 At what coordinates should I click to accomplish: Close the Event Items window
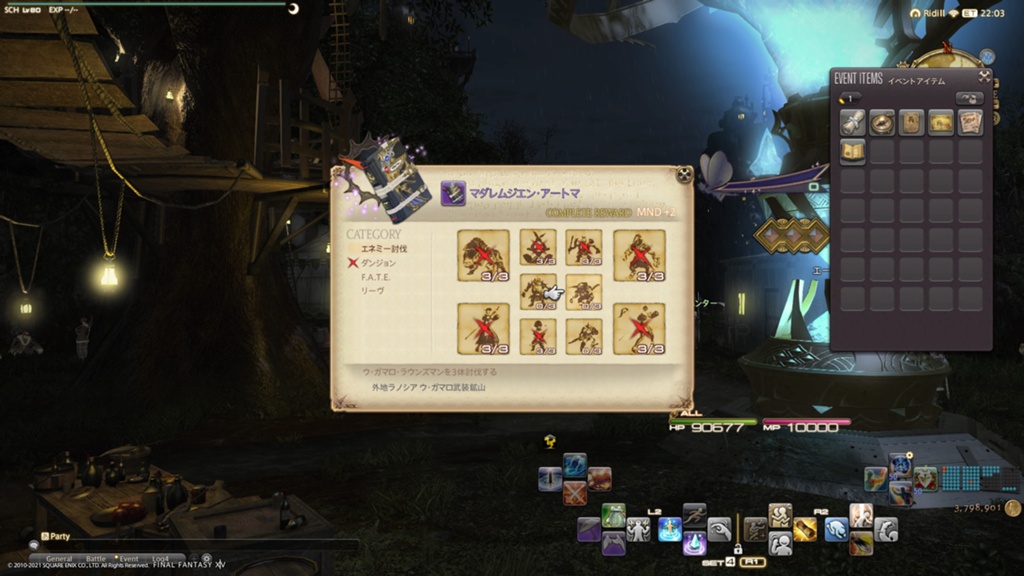[x=984, y=77]
